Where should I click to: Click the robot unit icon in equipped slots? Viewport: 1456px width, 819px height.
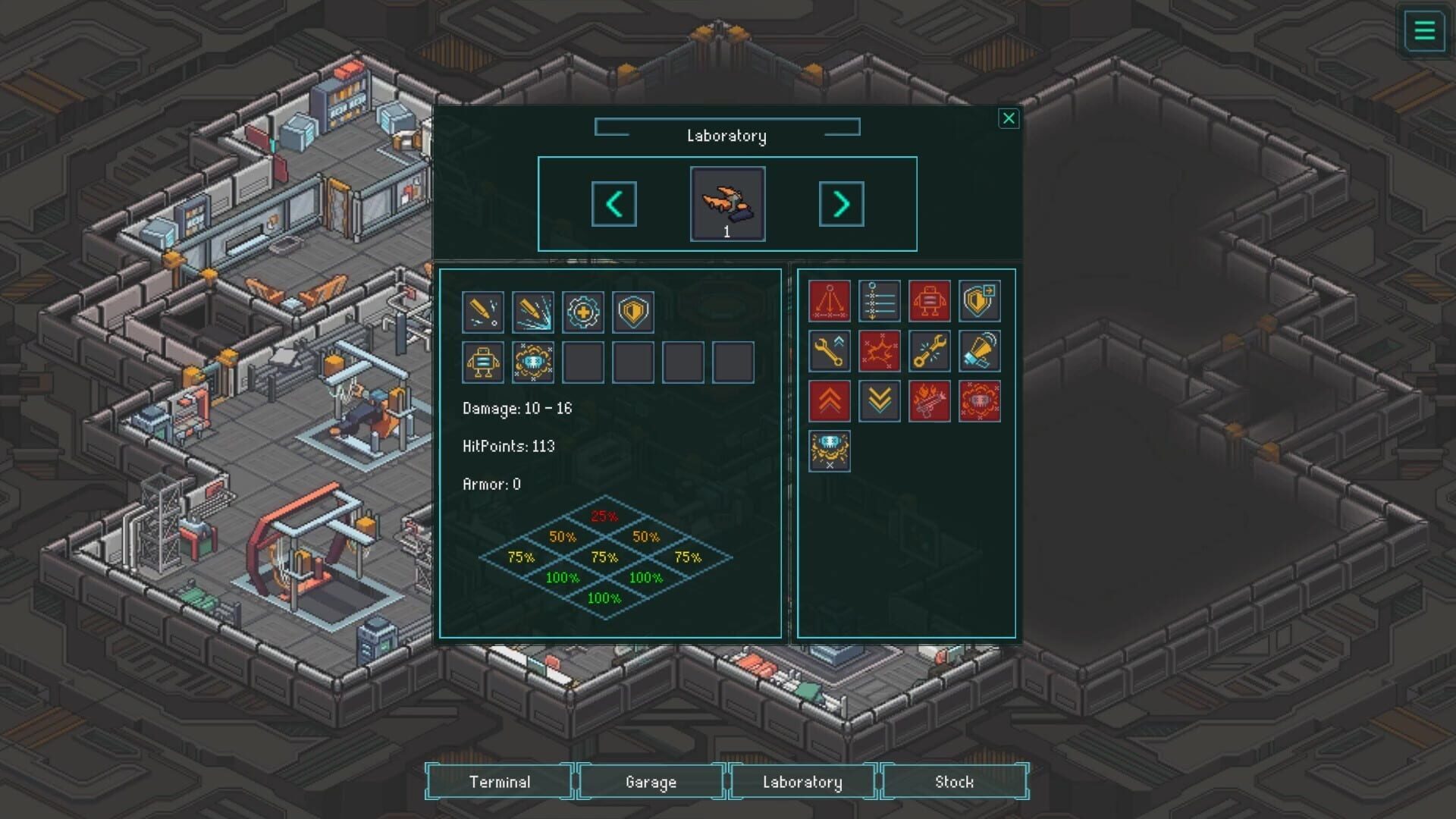point(483,362)
